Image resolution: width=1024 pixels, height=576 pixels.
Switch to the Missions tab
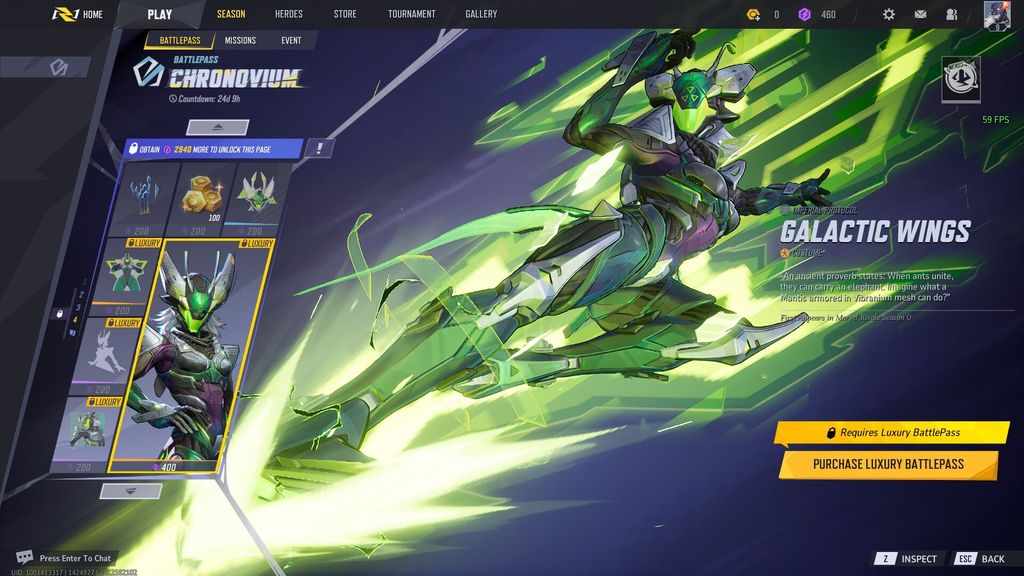[x=240, y=40]
